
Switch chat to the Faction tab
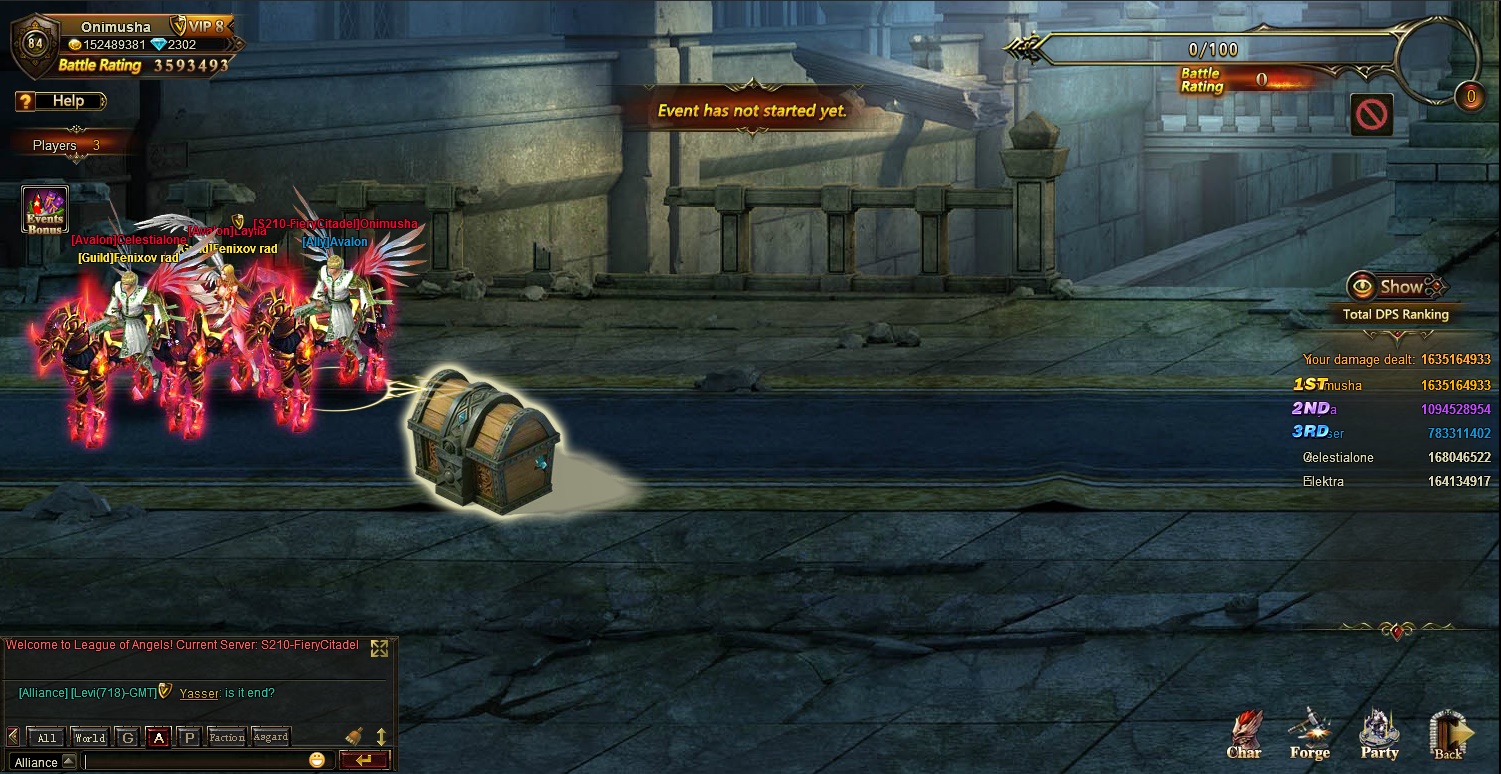(x=227, y=738)
